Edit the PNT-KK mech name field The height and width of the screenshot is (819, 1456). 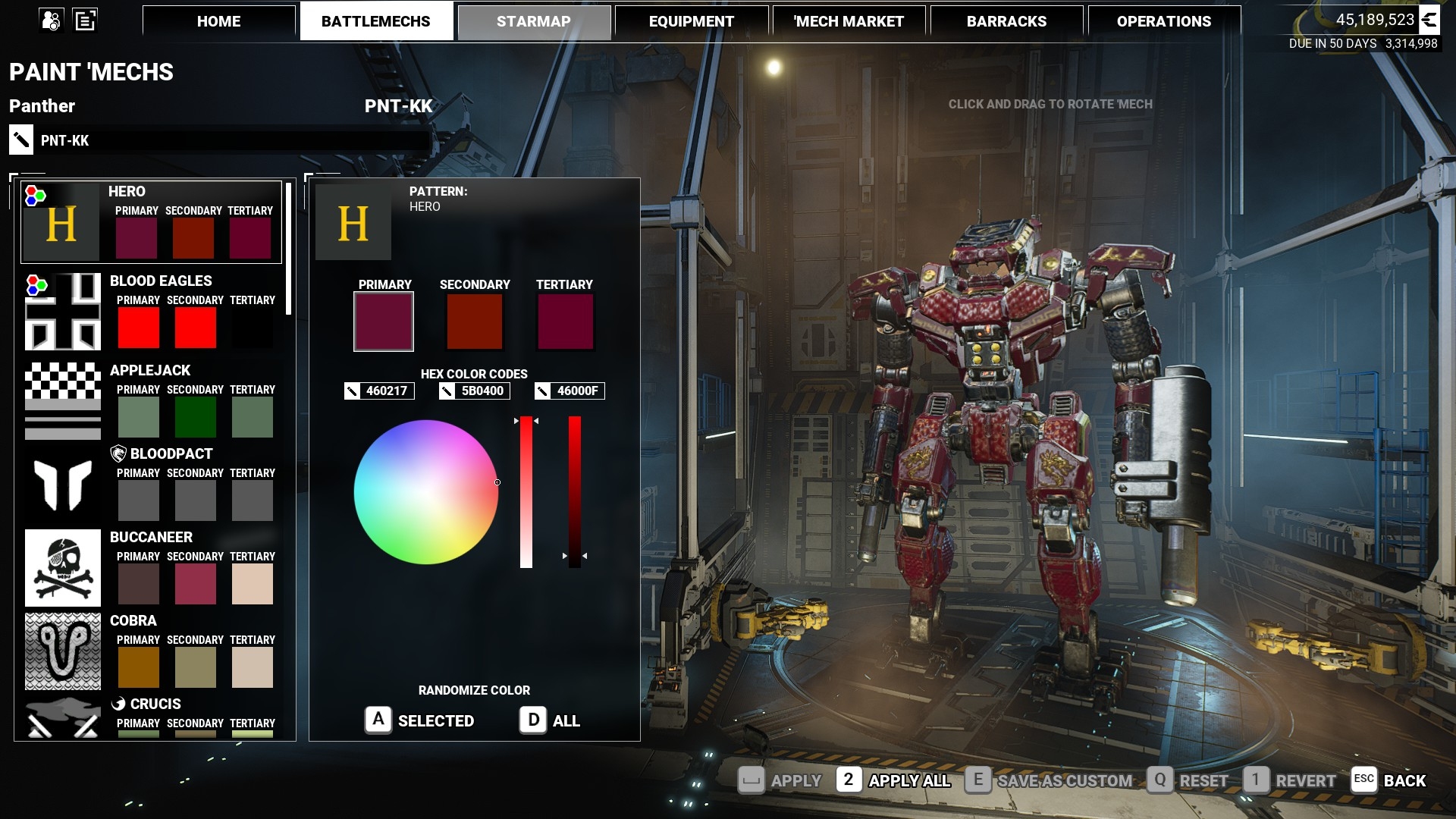[227, 140]
